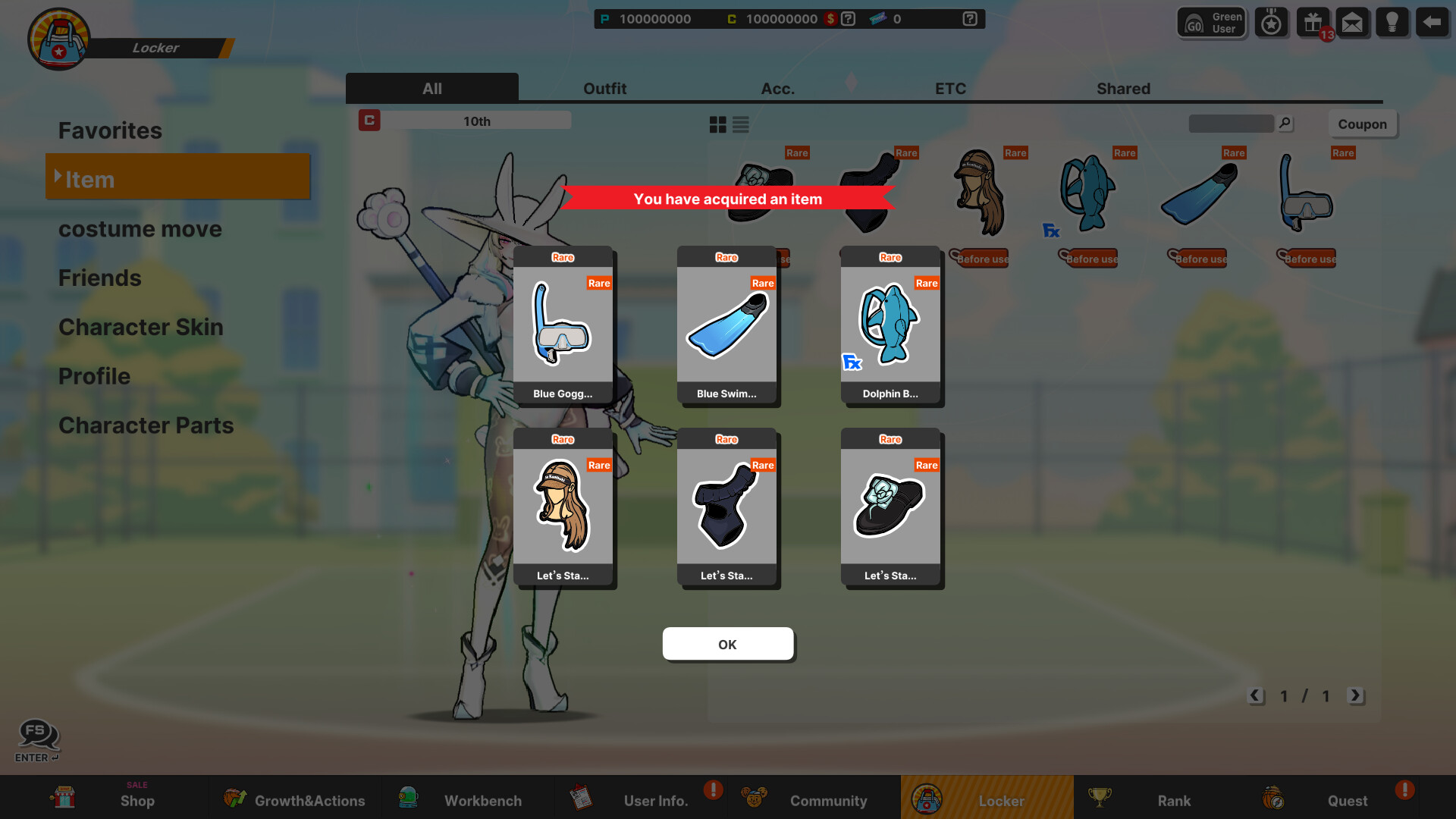The width and height of the screenshot is (1456, 819).
Task: Click the search magnifier icon near Coupon
Action: coord(1285,123)
